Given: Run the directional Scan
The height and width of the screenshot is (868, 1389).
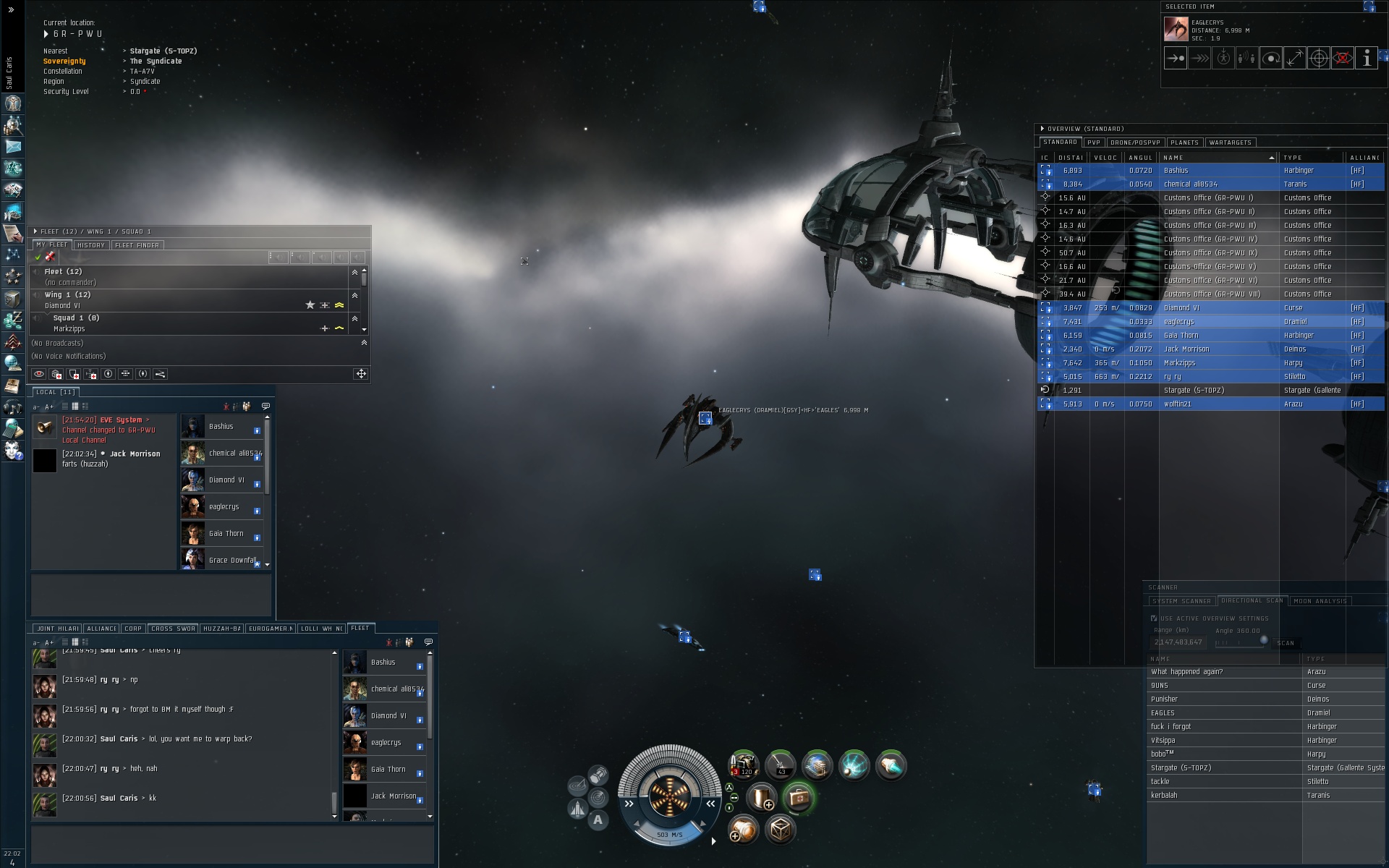Looking at the screenshot, I should pos(1285,643).
